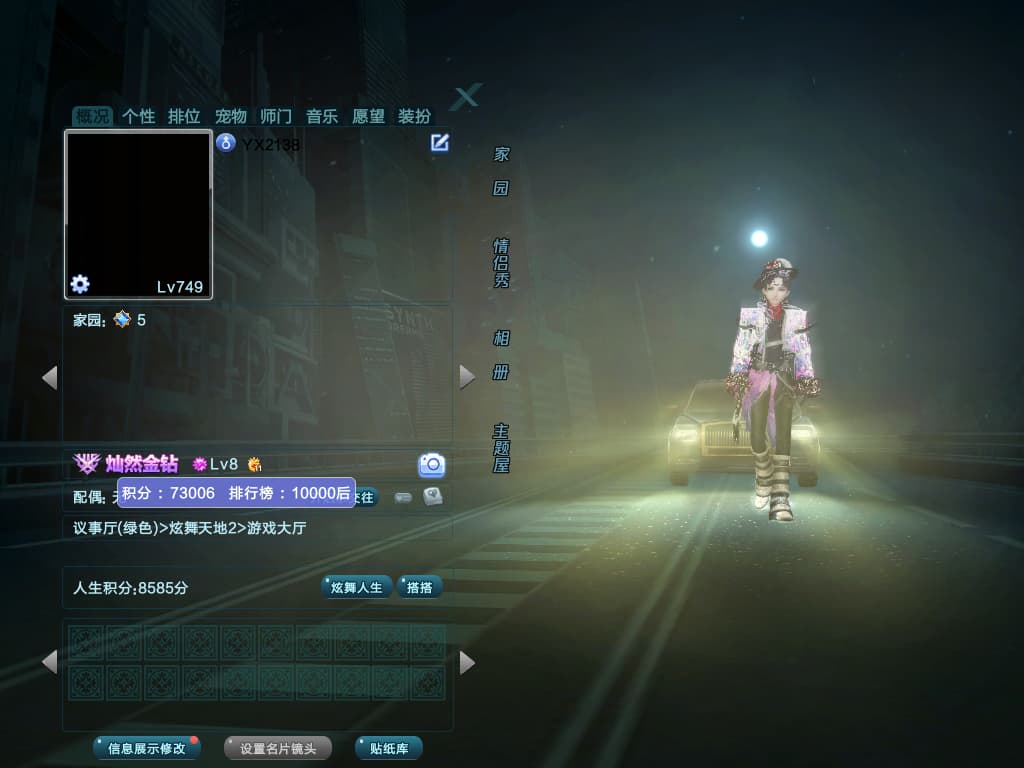1024x768 pixels.
Task: Open the 炫舞人生 button
Action: (356, 587)
